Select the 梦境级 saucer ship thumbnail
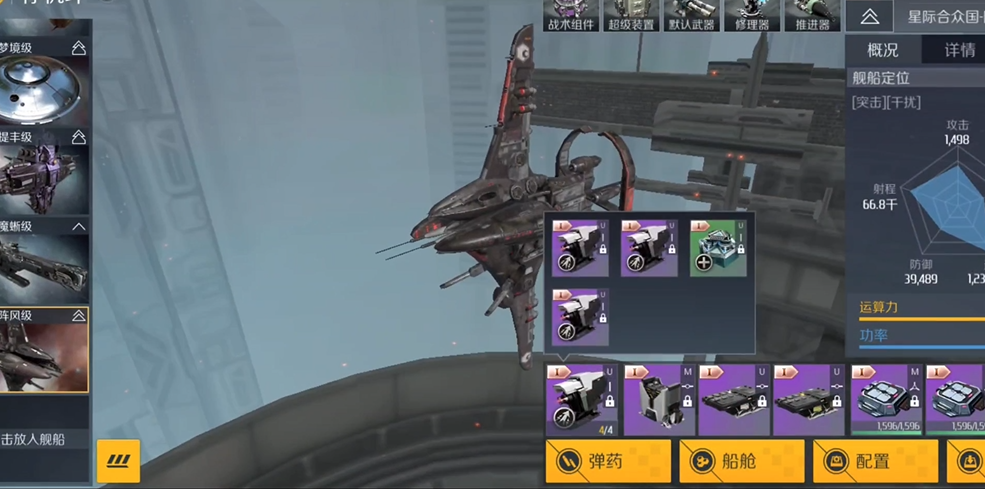 click(x=44, y=89)
